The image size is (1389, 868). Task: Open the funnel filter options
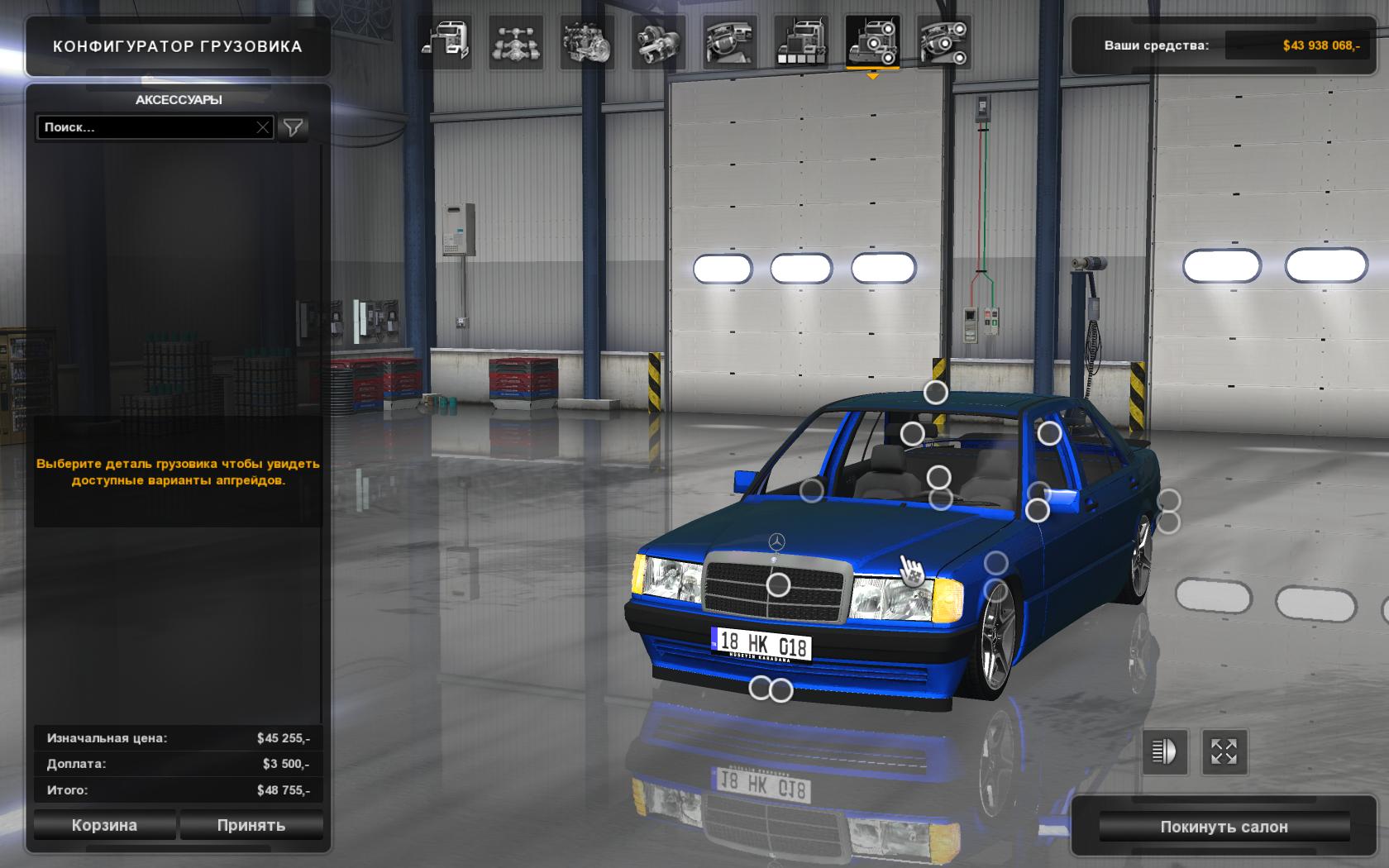click(294, 127)
